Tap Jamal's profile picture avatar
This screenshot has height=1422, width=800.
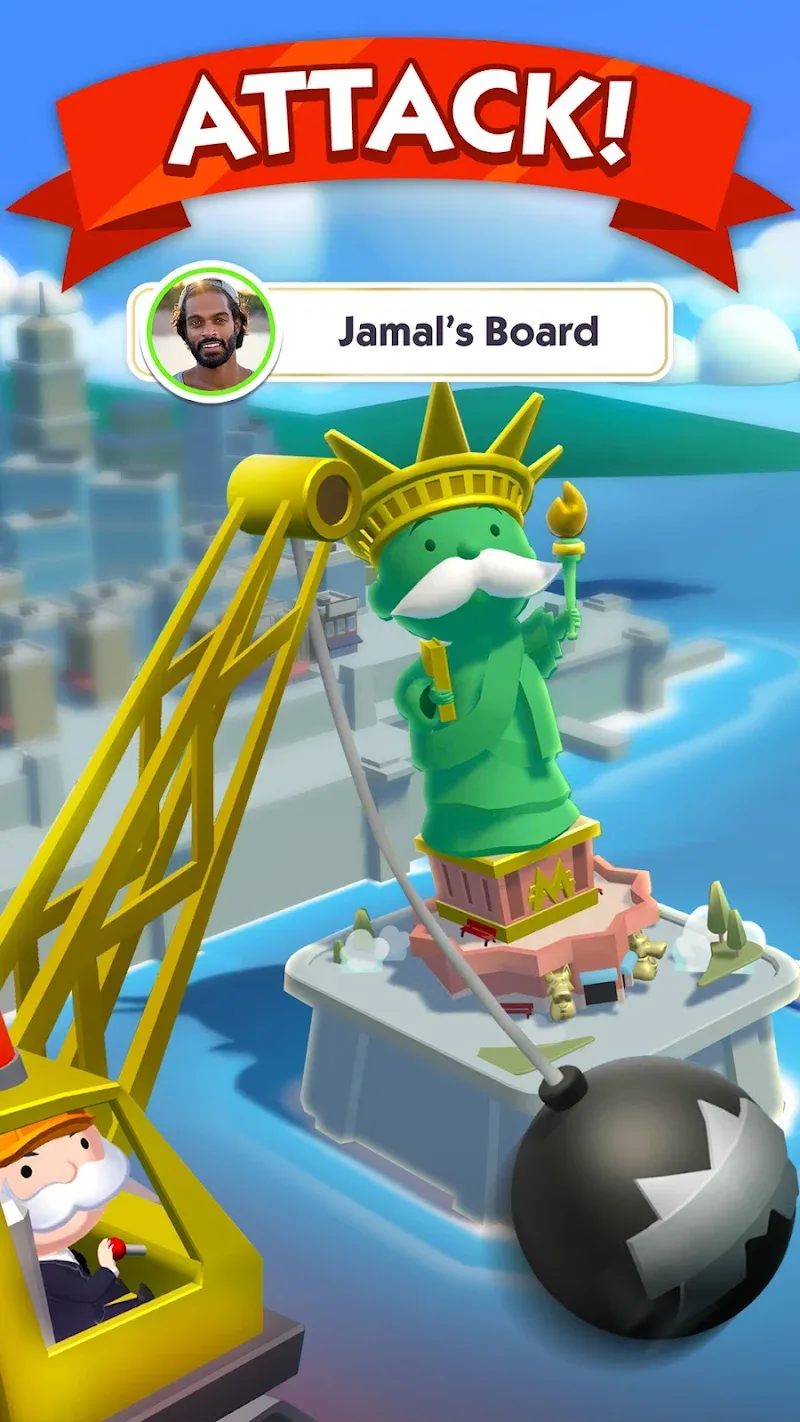coord(210,331)
